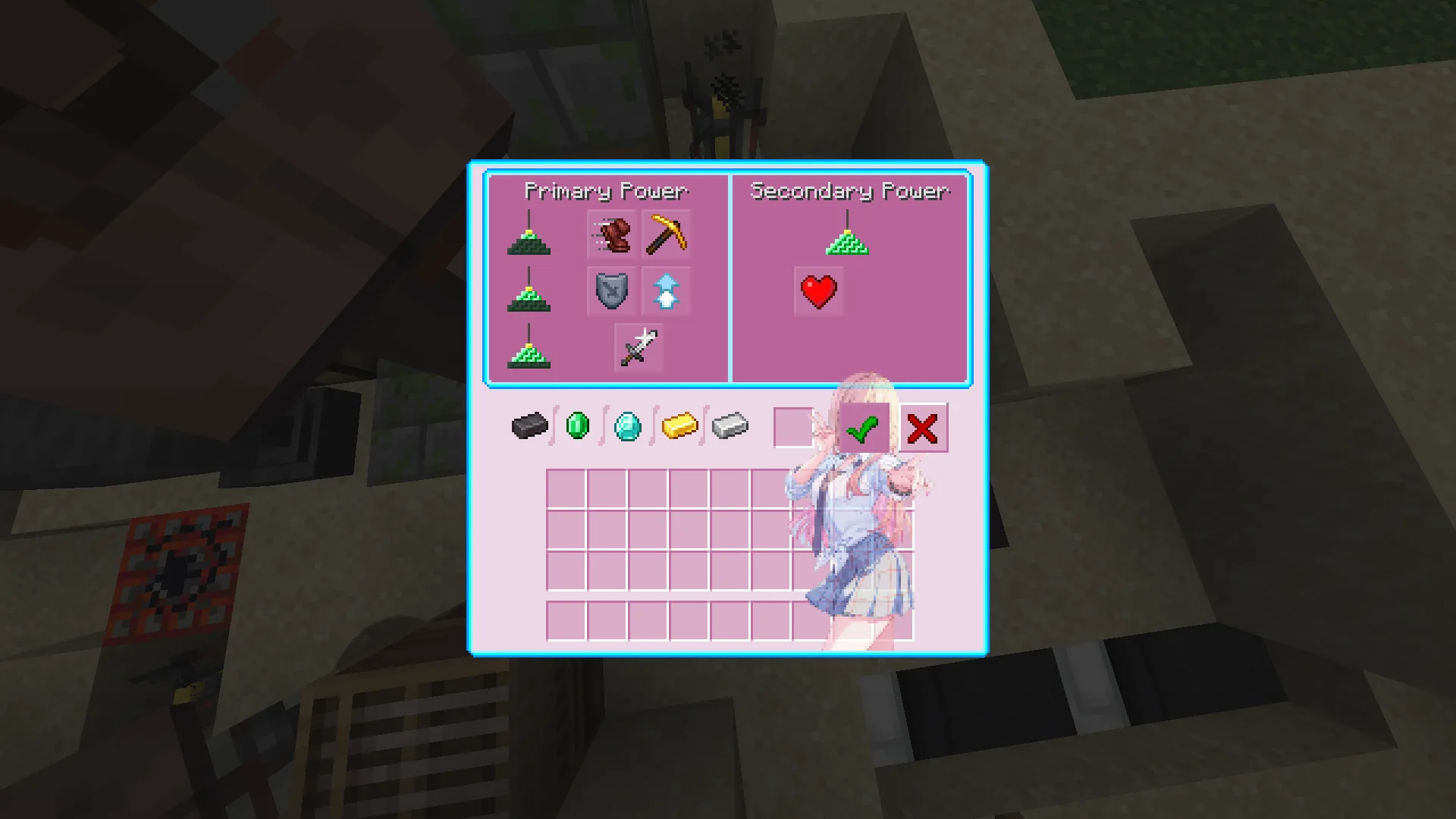Pick the diamond material icon
The width and height of the screenshot is (1456, 819).
click(x=626, y=426)
